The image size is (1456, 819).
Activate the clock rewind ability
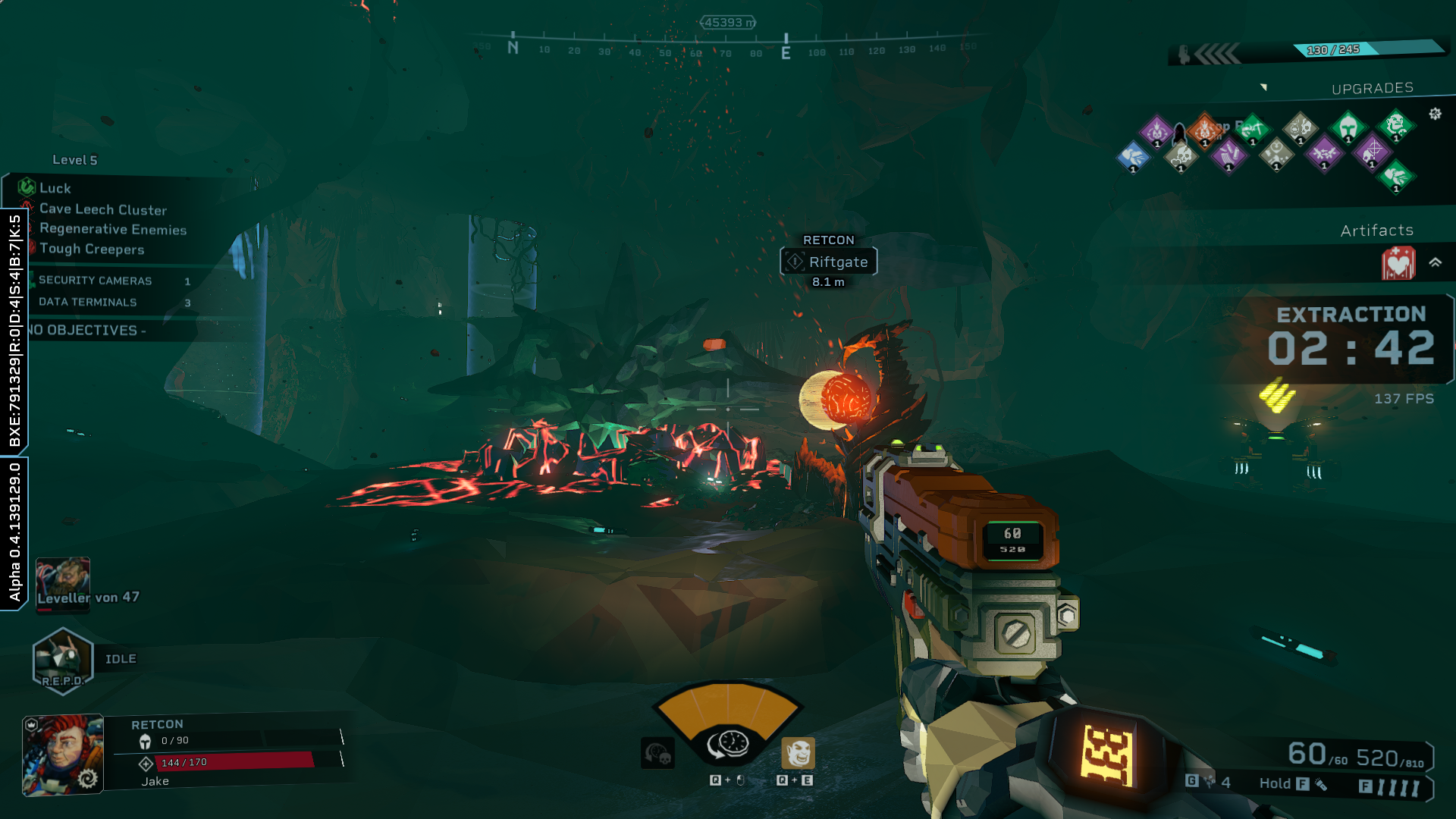click(x=728, y=744)
